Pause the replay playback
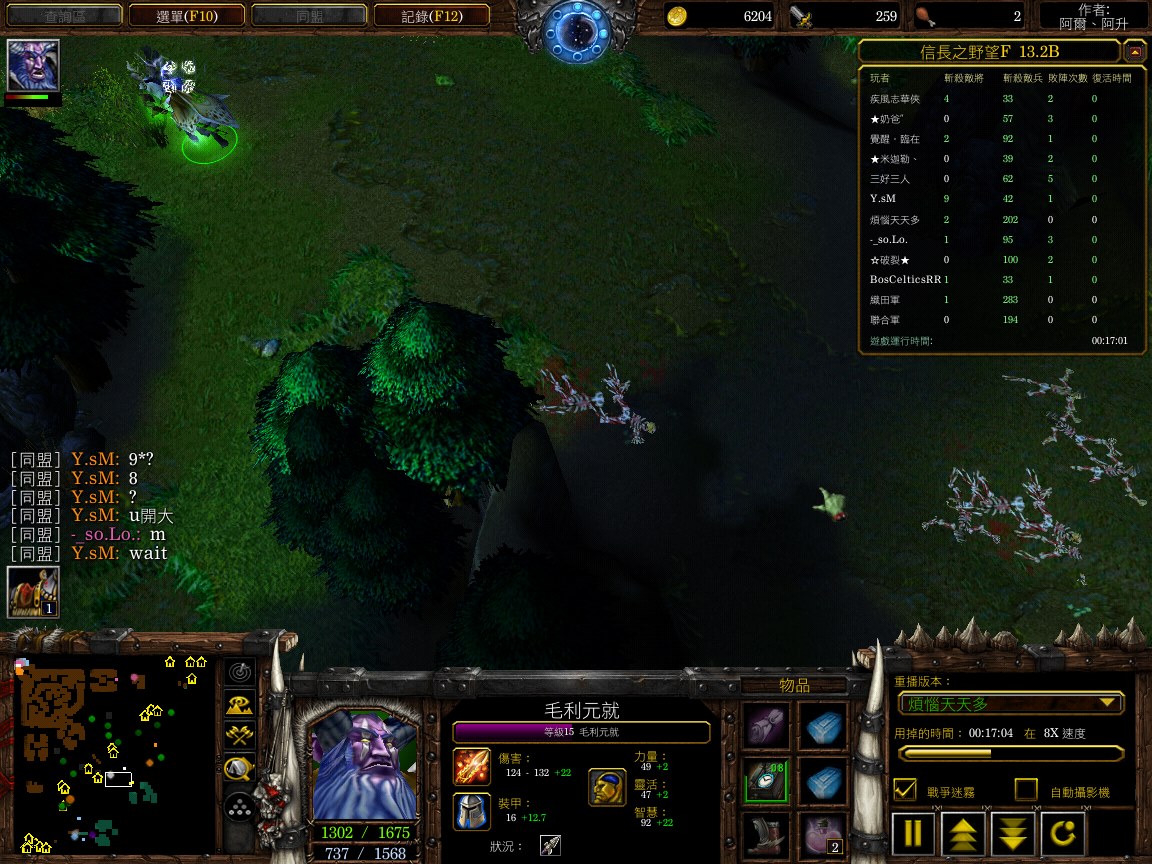The width and height of the screenshot is (1152, 864). (914, 832)
